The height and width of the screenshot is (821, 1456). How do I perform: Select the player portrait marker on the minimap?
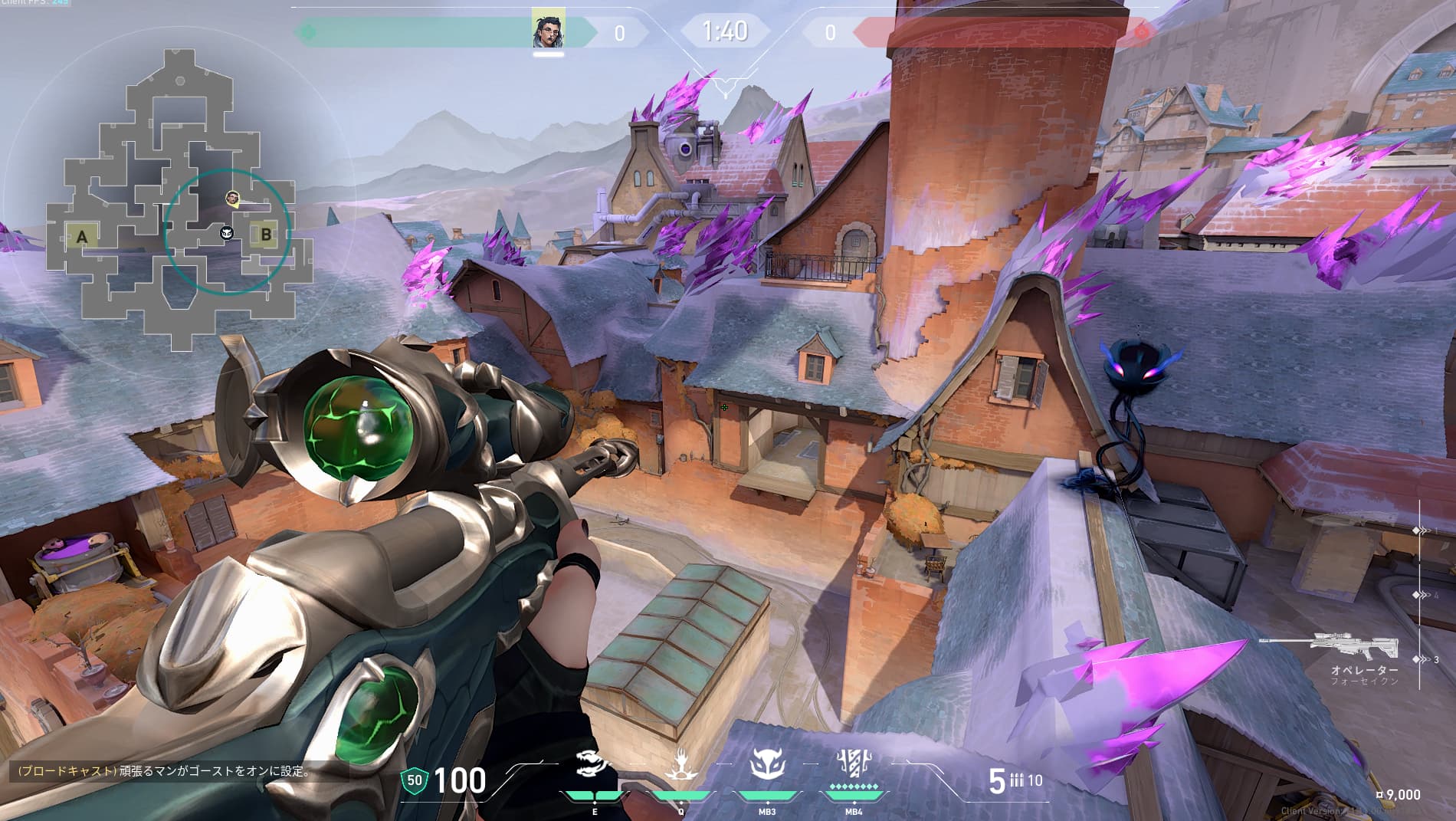pyautogui.click(x=233, y=199)
